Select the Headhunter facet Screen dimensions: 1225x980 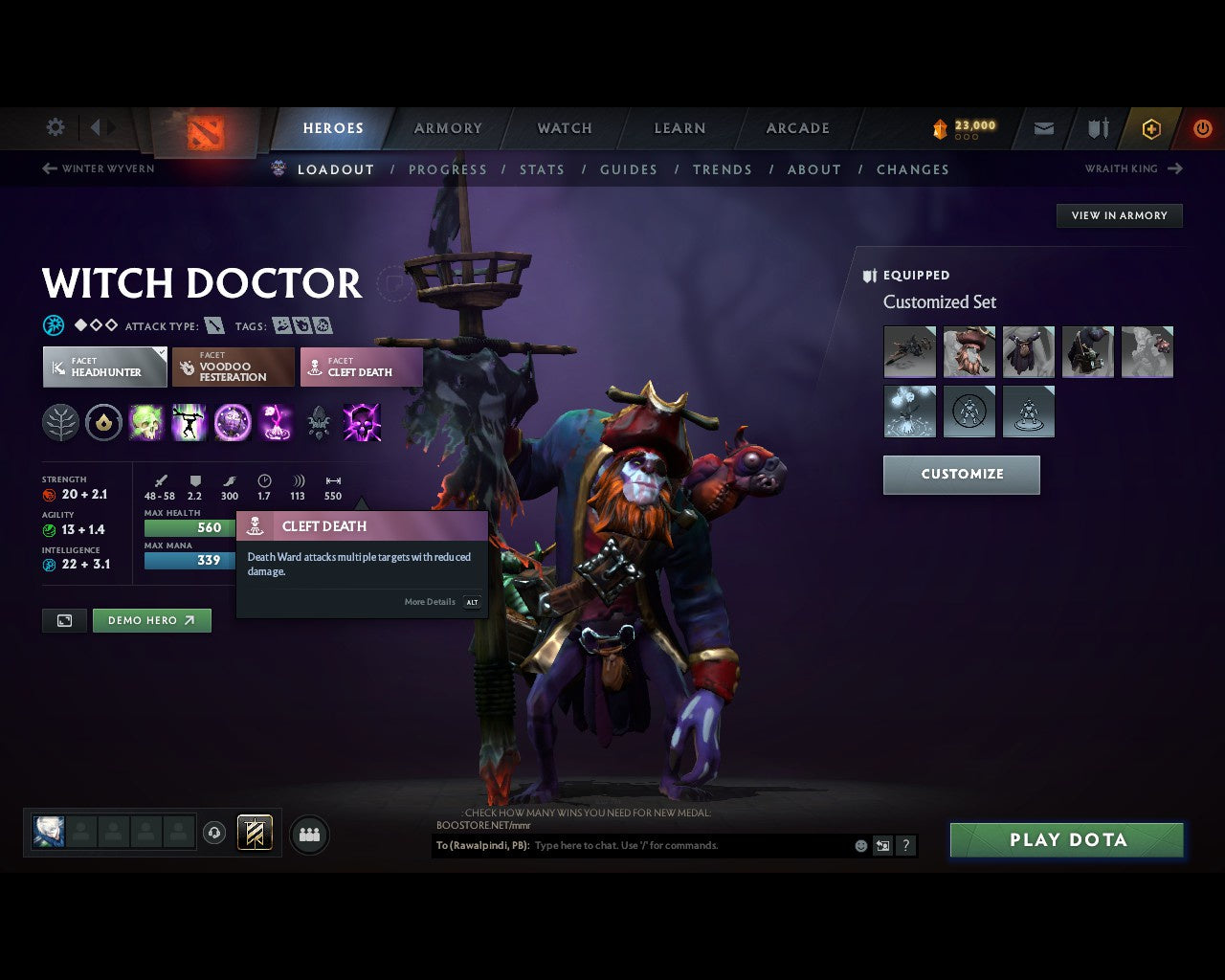coord(104,367)
